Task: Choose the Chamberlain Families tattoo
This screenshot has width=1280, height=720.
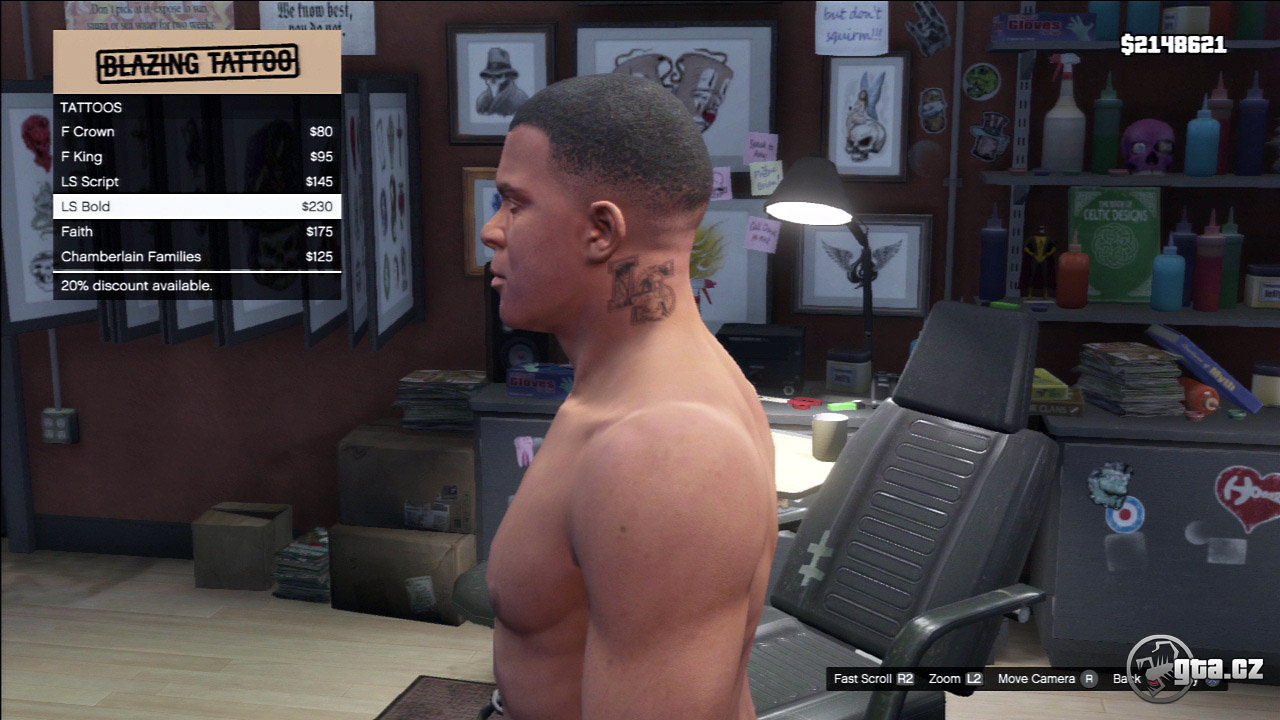Action: [196, 257]
